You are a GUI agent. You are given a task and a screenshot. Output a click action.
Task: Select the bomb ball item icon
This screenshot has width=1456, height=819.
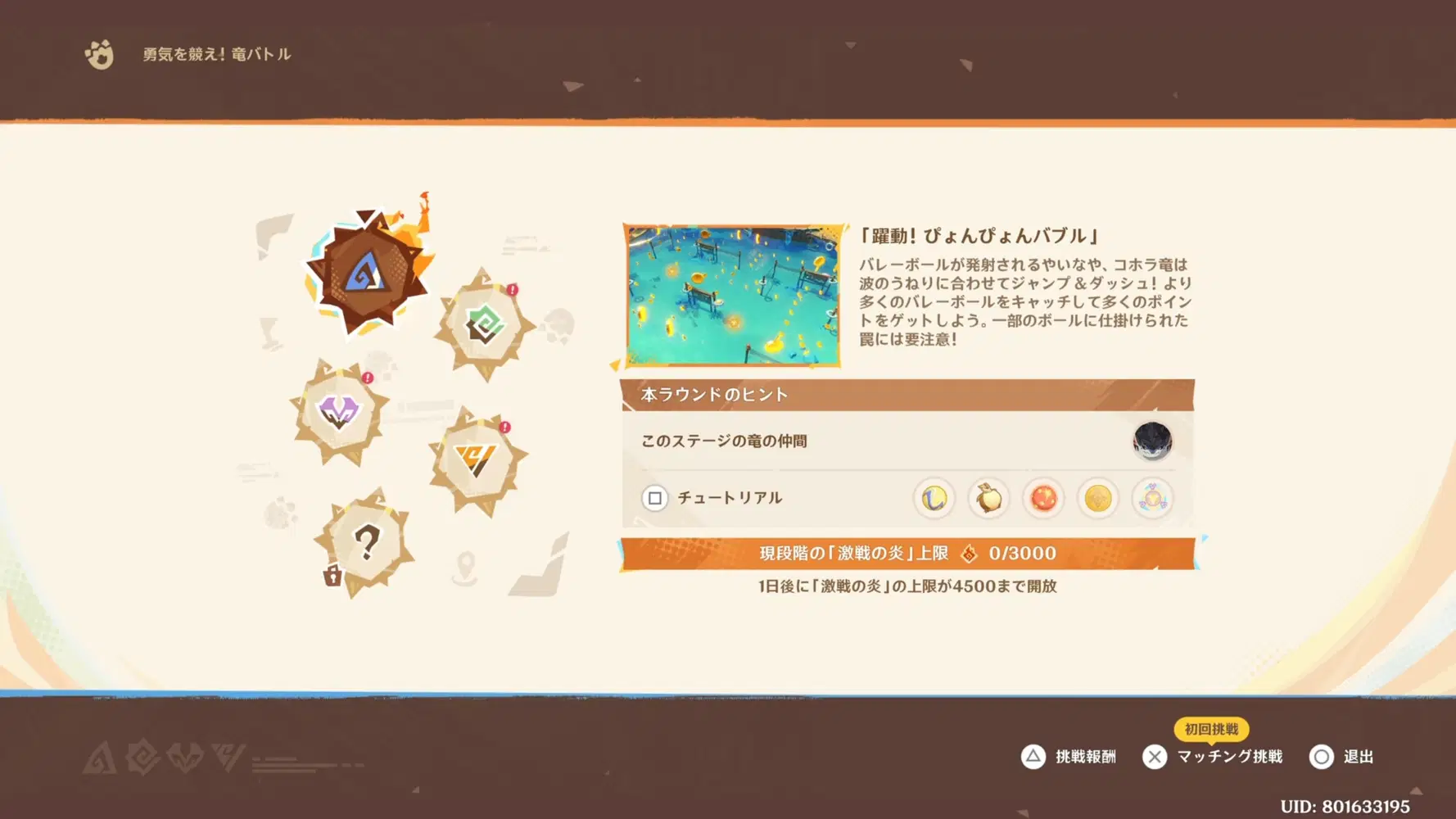pyautogui.click(x=1043, y=498)
